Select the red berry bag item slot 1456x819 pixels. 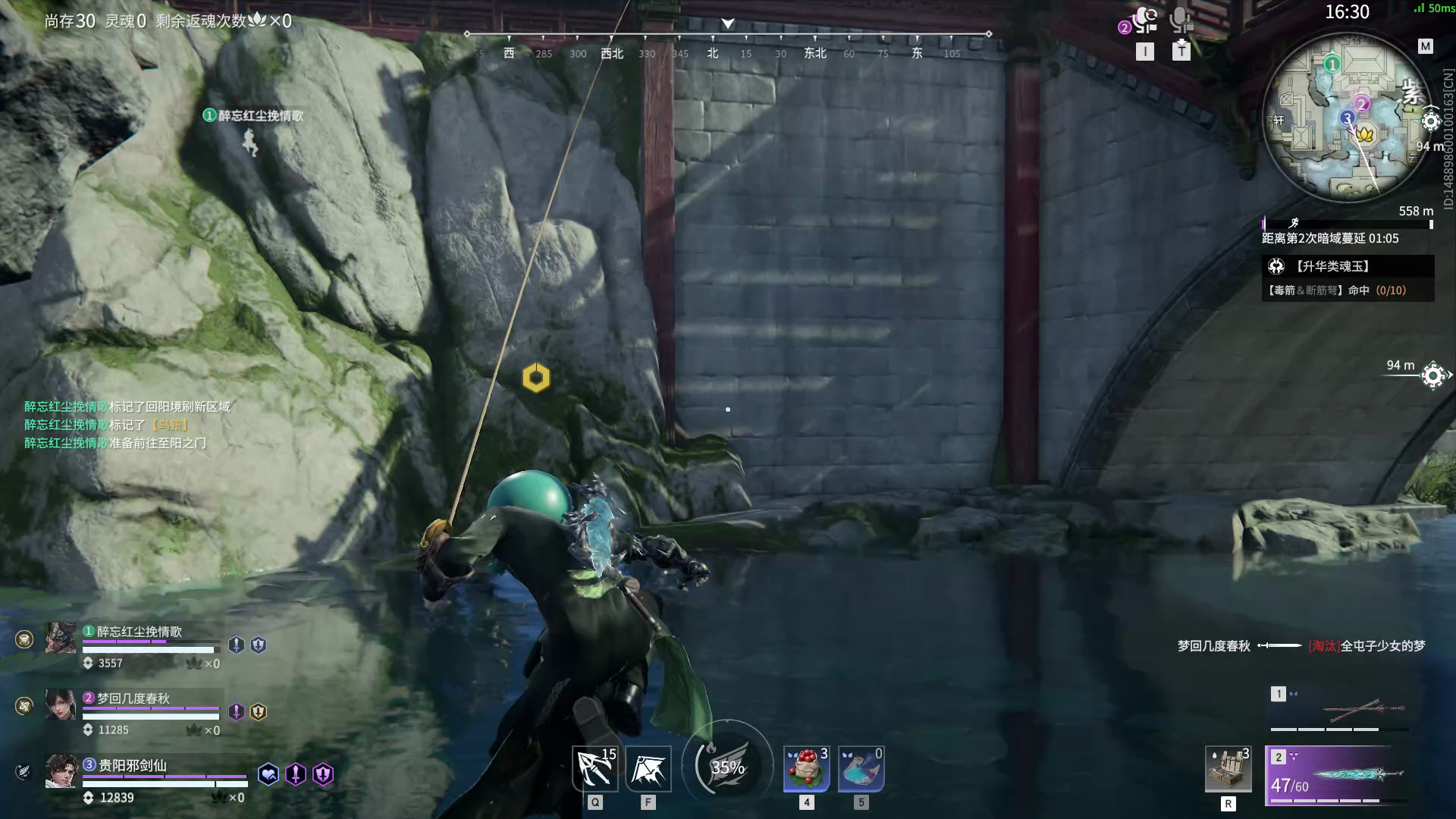click(x=806, y=769)
